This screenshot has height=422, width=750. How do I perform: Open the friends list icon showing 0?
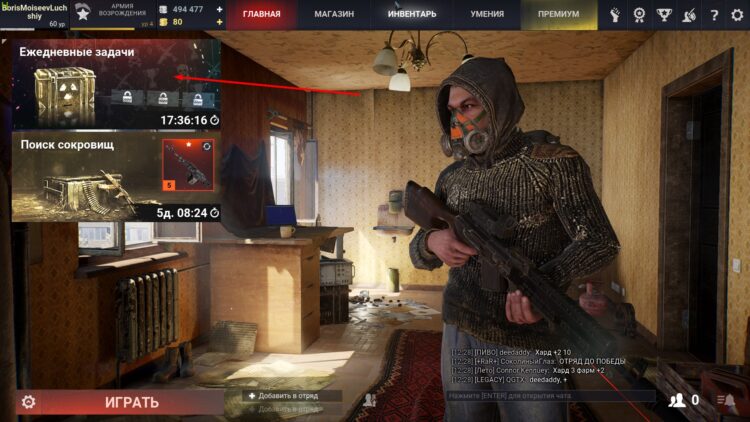coord(684,400)
